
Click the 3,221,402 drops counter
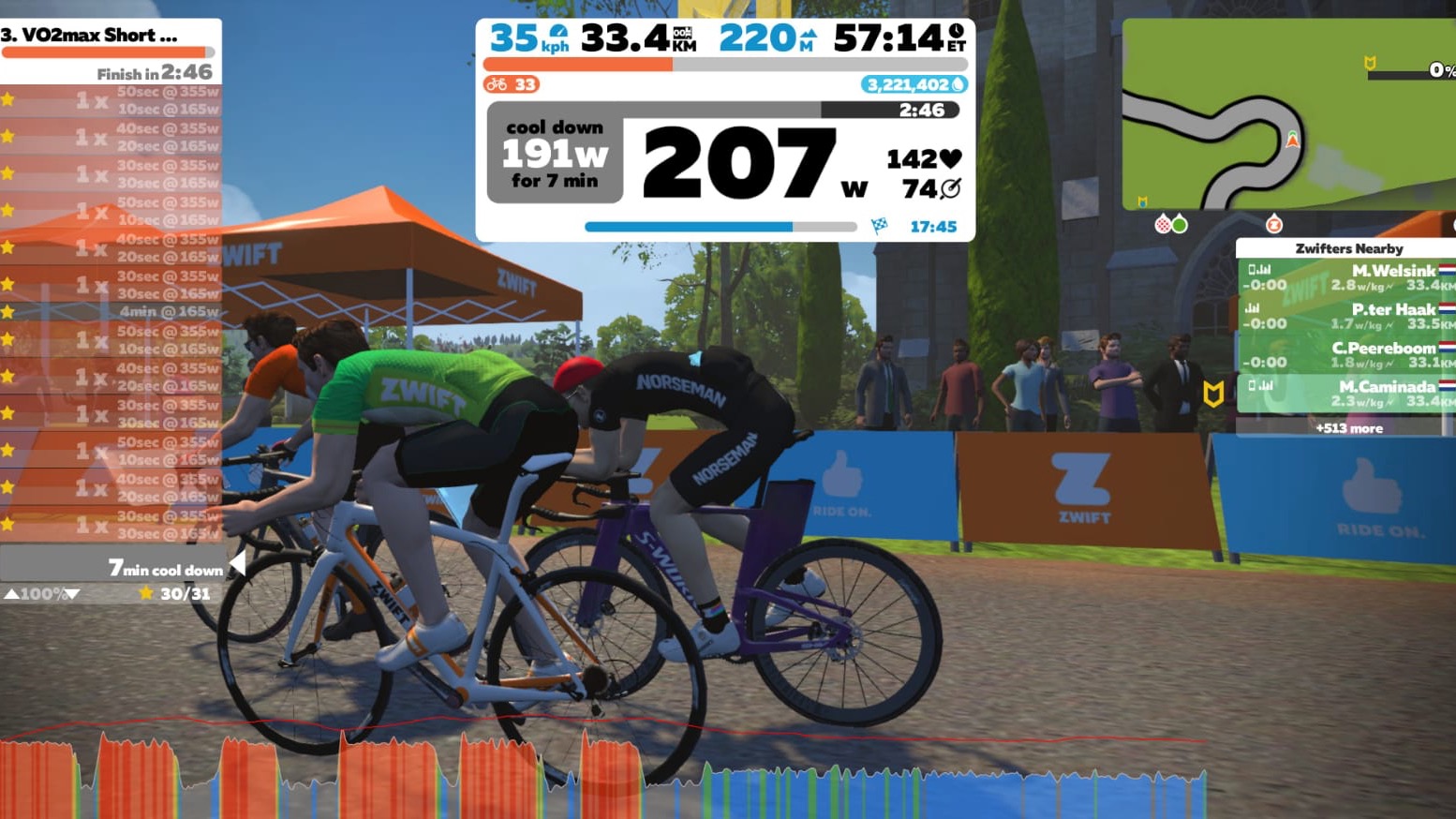coord(914,84)
